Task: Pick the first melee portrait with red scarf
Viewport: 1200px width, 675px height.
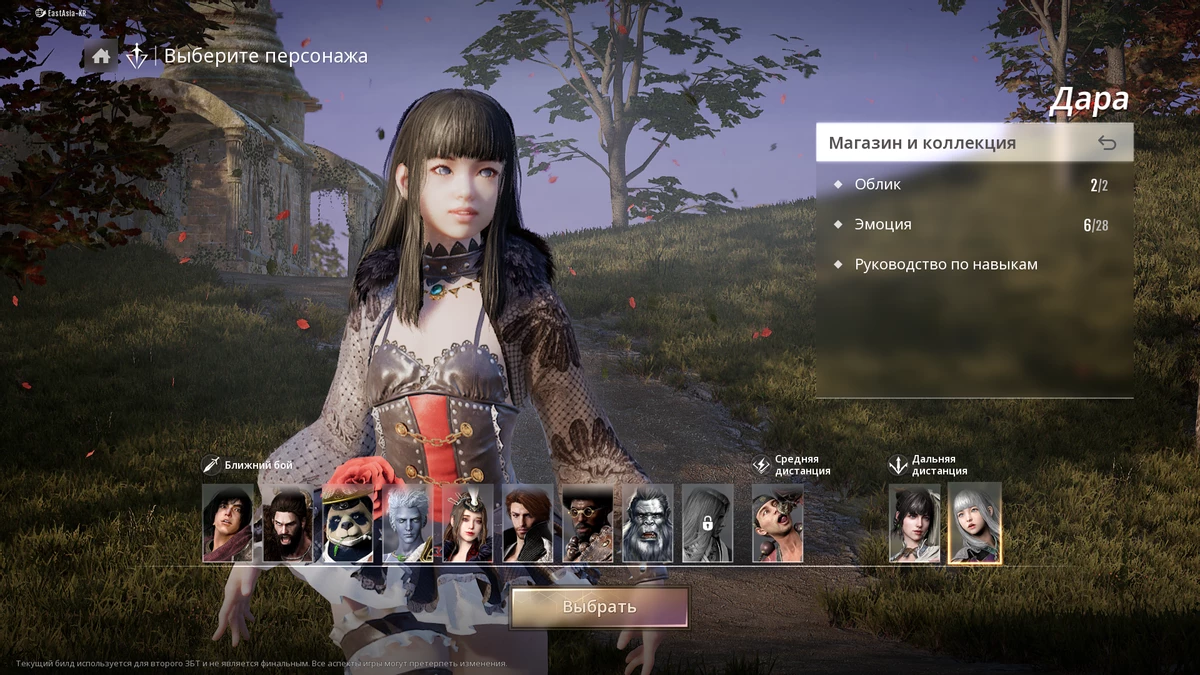Action: [x=228, y=524]
